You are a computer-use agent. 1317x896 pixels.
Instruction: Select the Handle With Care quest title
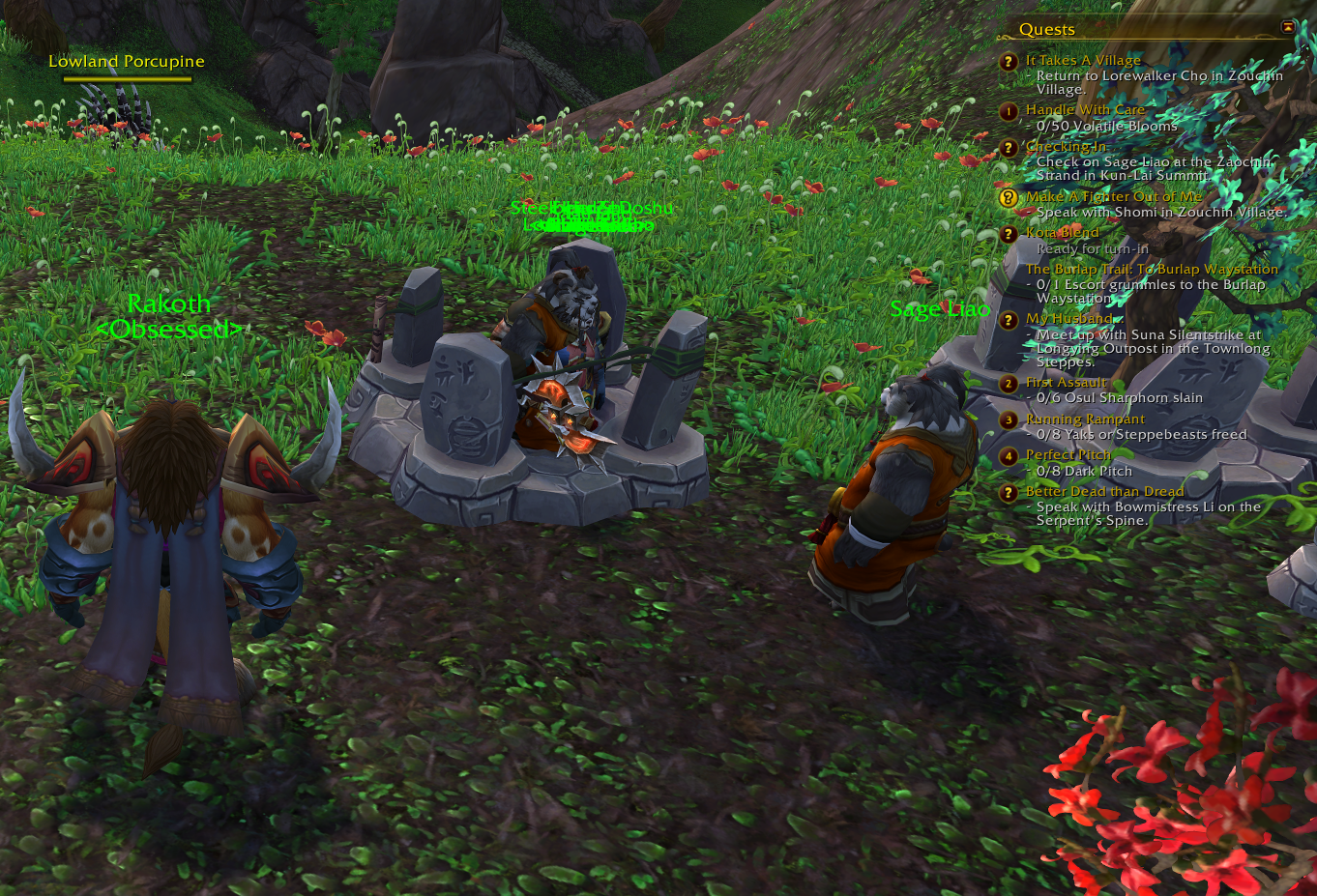coord(1085,110)
